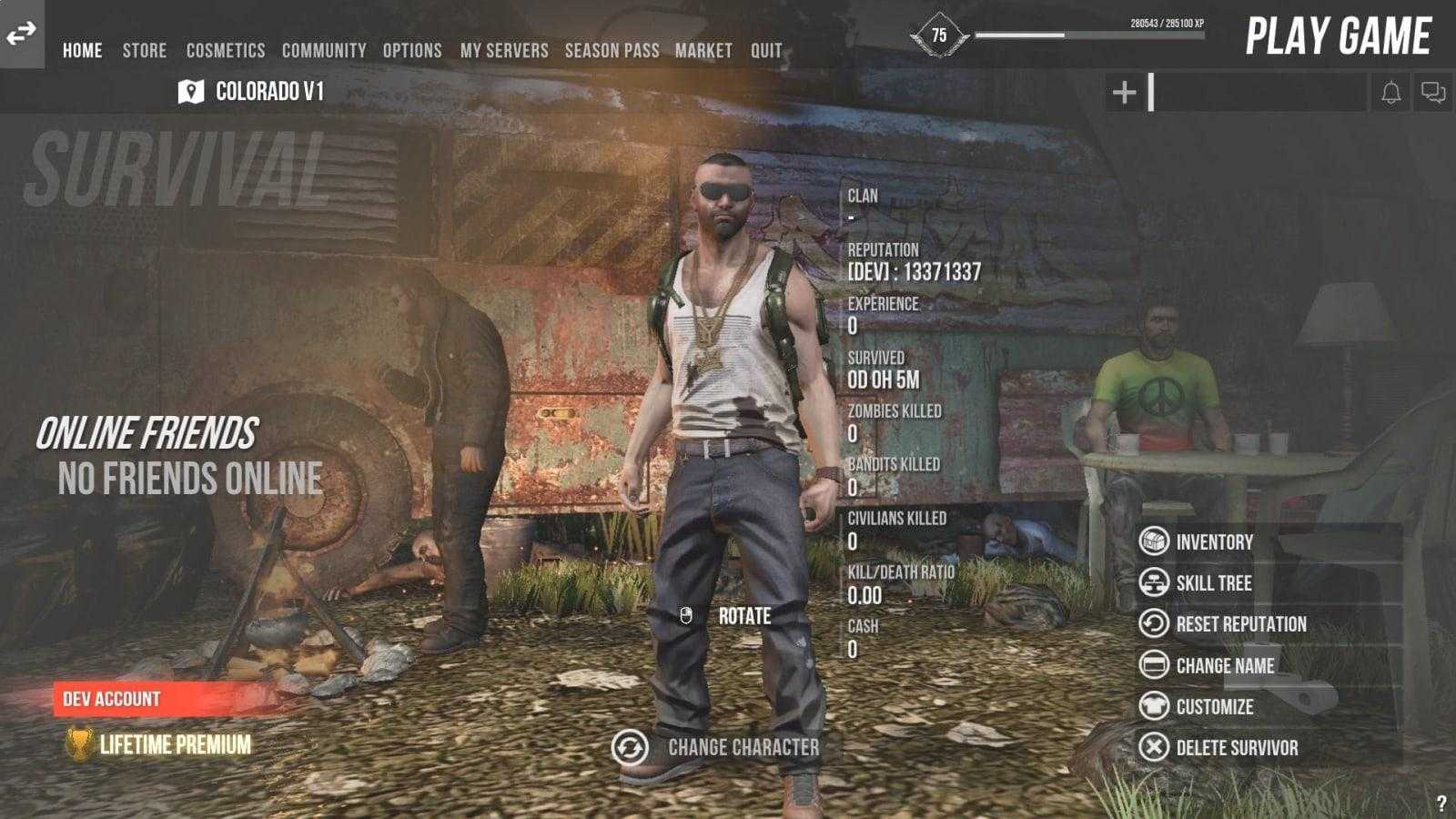Screen dimensions: 1456x819
Task: Select Change Name option
Action: pos(1225,666)
